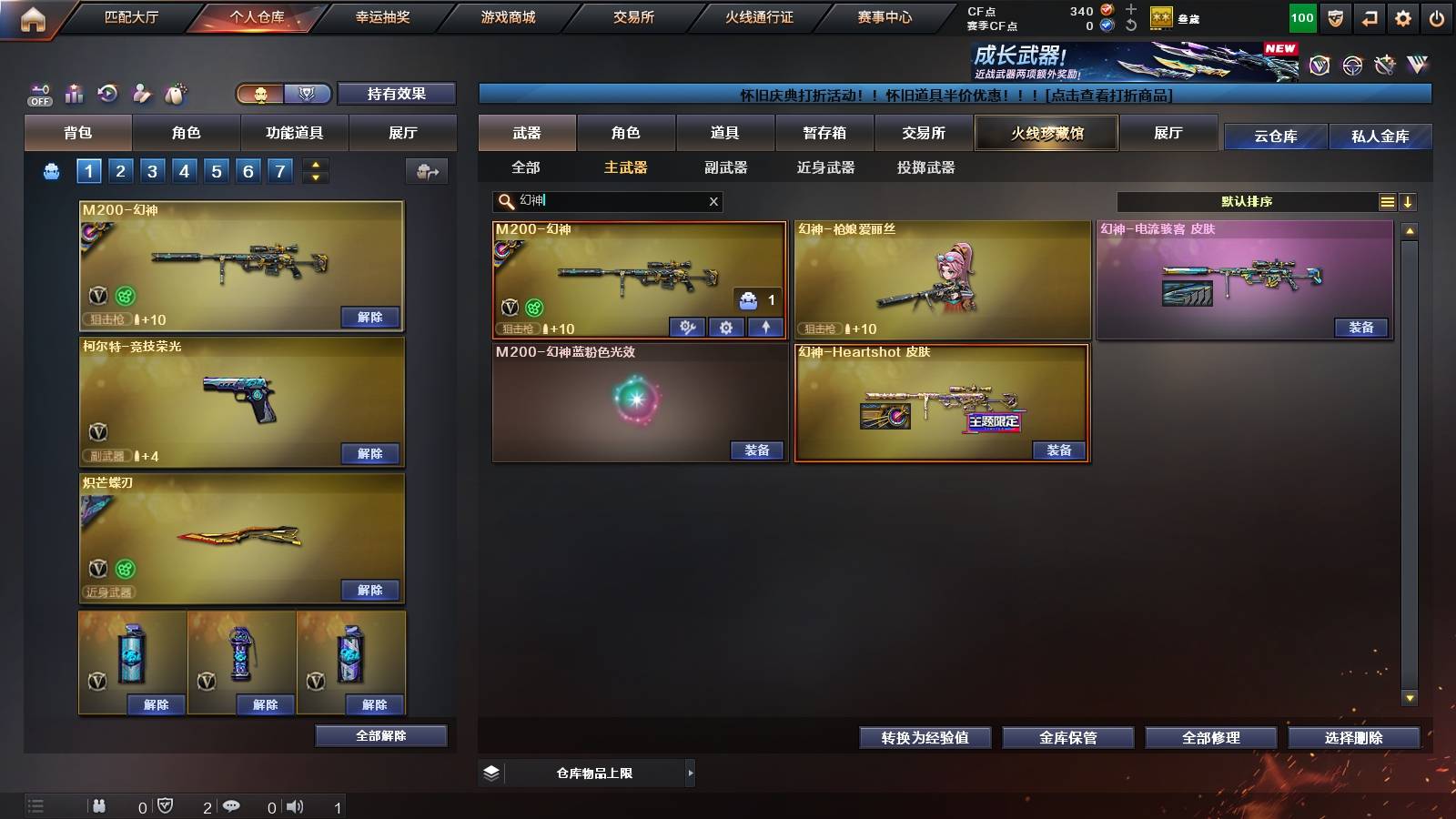Open the settings gear at top right
This screenshot has width=1456, height=819.
[1402, 16]
